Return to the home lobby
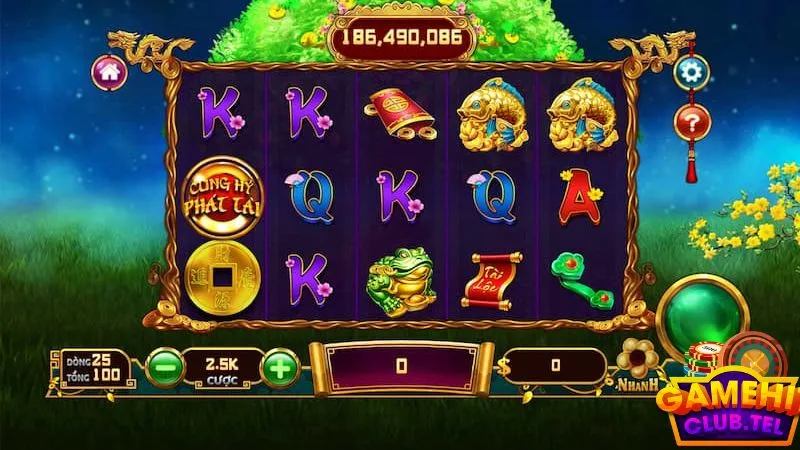The width and height of the screenshot is (800, 450). point(109,71)
